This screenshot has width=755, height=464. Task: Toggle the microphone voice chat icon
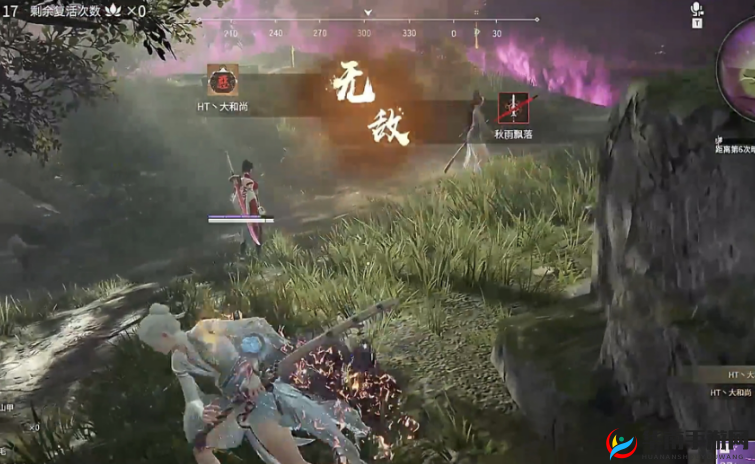696,9
